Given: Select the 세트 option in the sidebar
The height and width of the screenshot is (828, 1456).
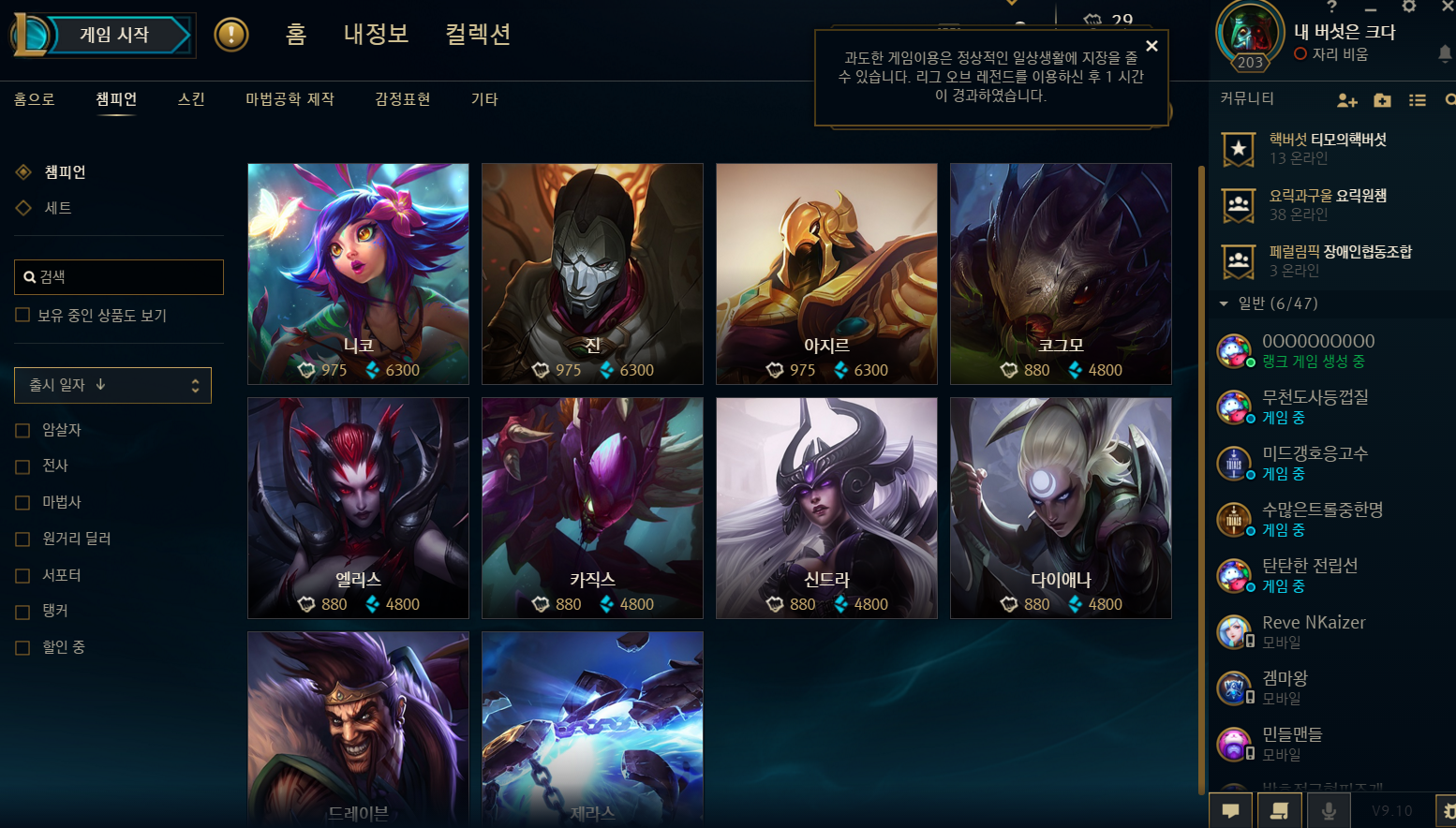Looking at the screenshot, I should click(56, 208).
